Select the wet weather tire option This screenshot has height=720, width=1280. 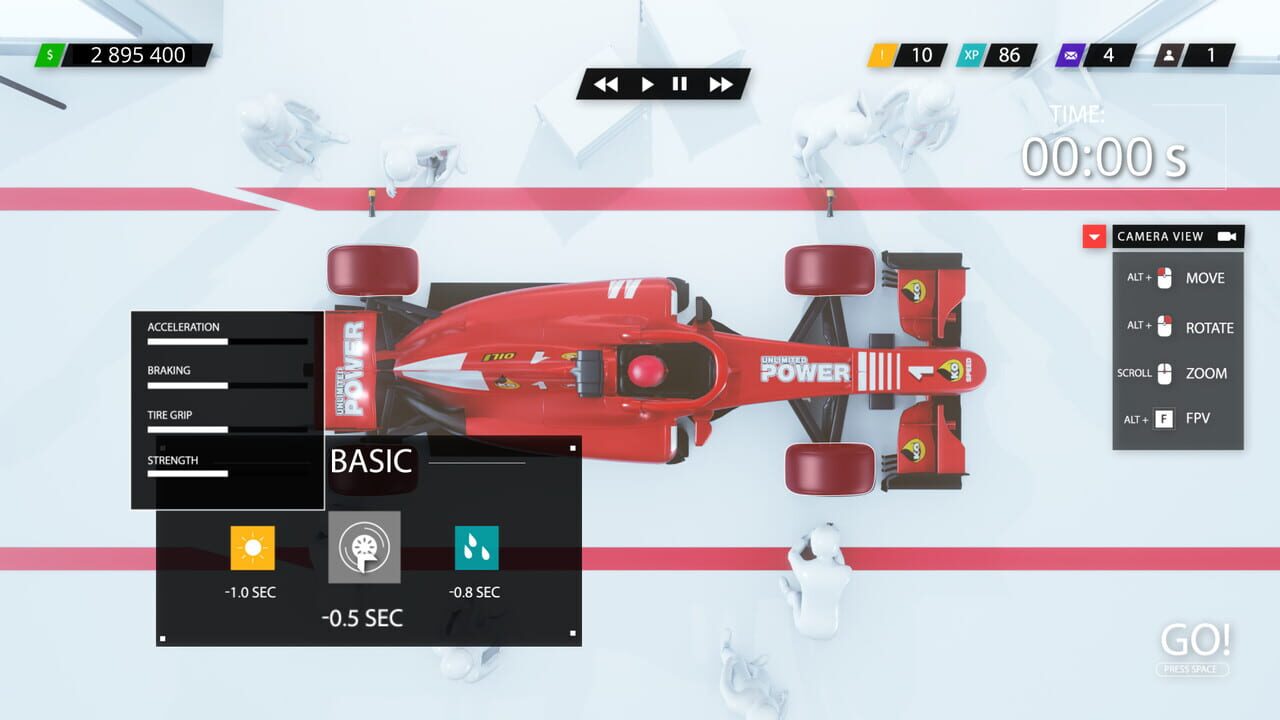click(477, 549)
